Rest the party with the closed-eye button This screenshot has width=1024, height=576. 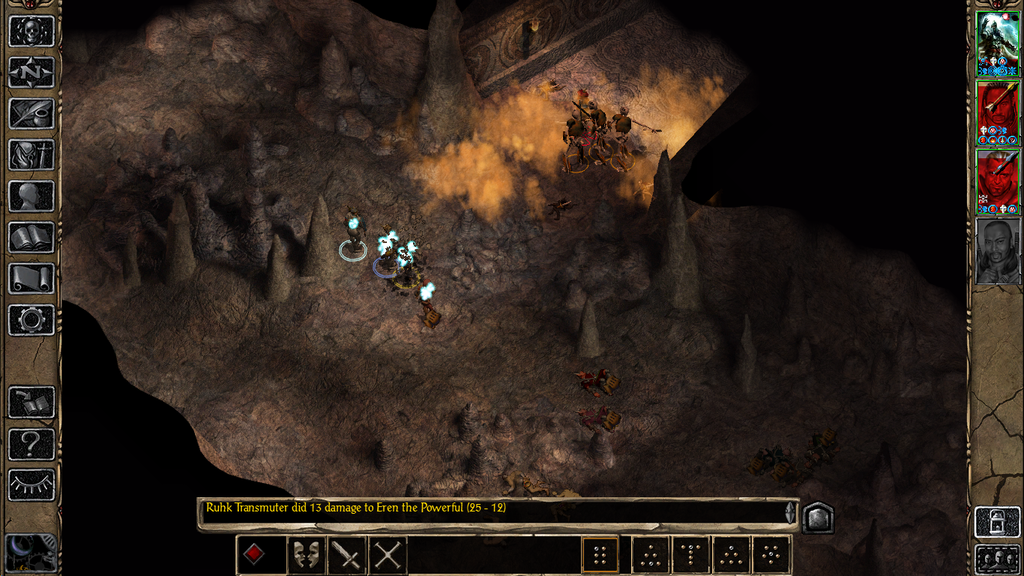point(31,484)
